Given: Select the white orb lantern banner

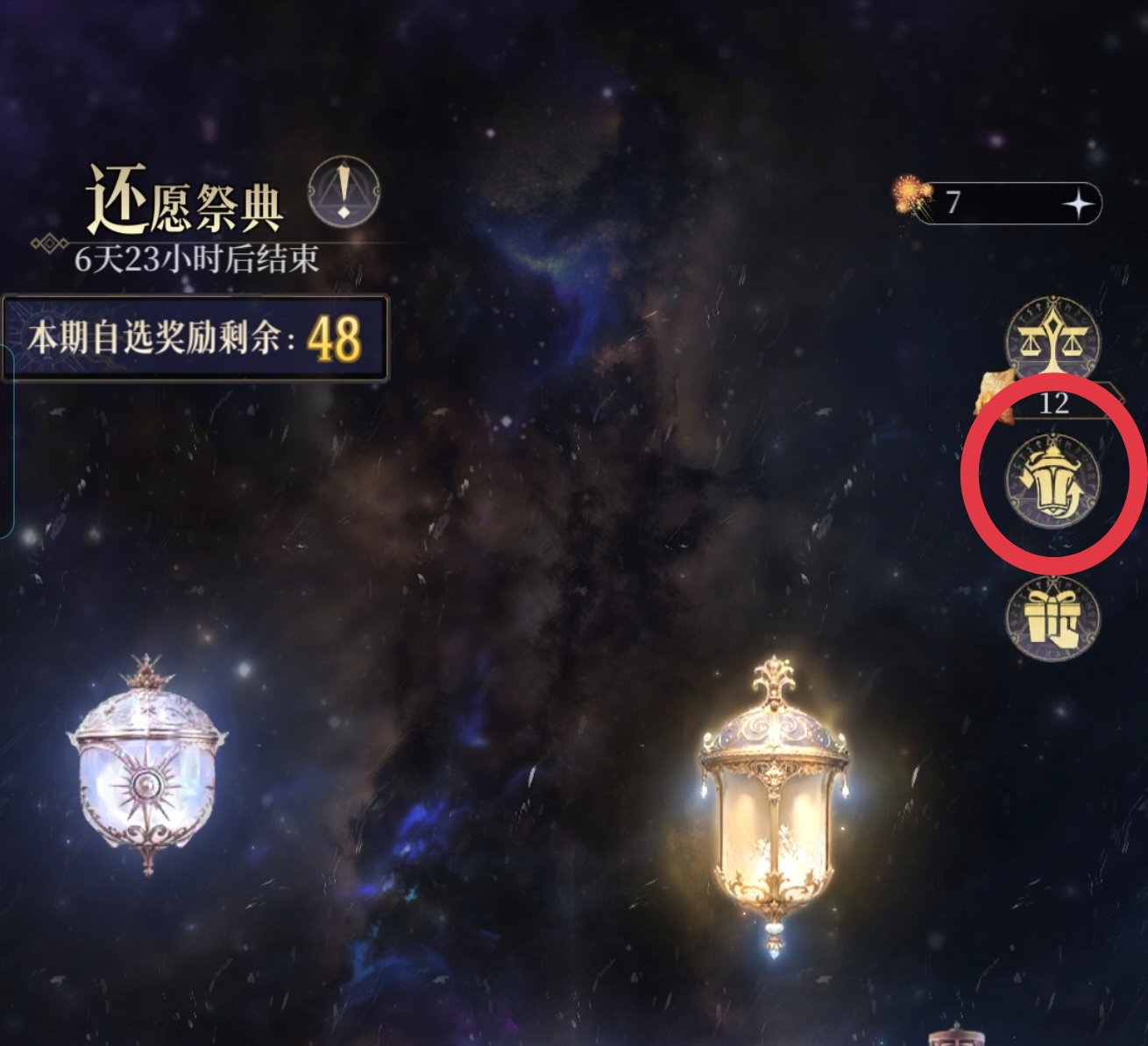Looking at the screenshot, I should [147, 780].
